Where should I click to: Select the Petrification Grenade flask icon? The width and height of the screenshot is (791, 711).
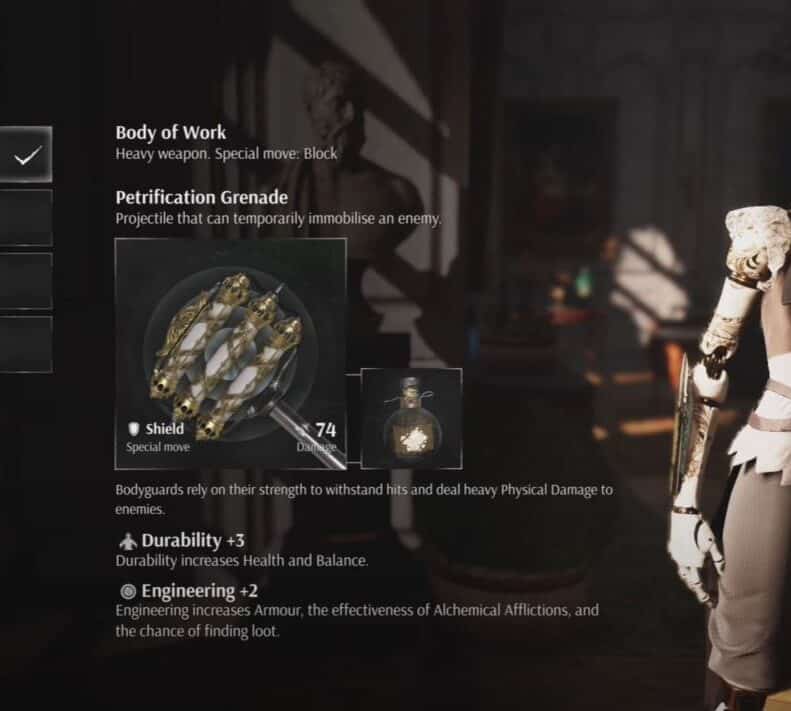[x=411, y=418]
